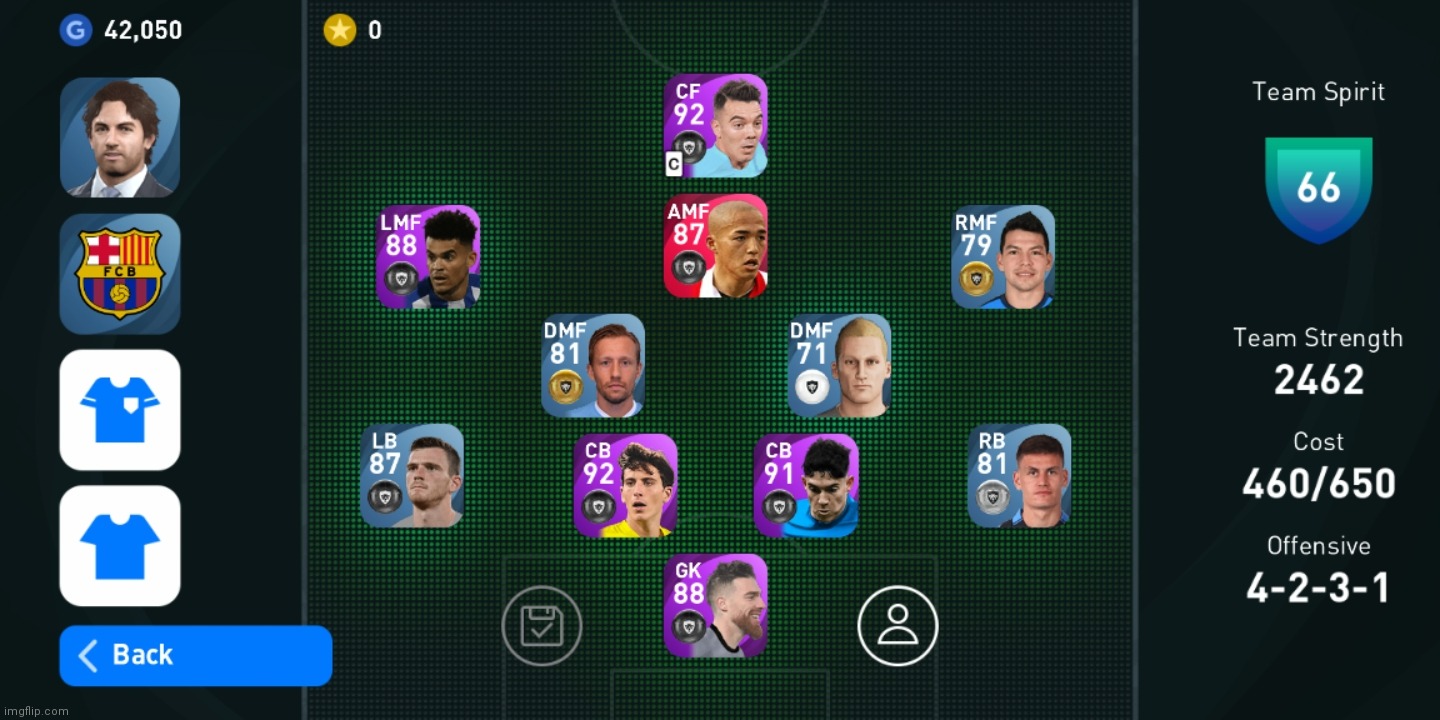
Task: Go back with the Back button
Action: 195,655
